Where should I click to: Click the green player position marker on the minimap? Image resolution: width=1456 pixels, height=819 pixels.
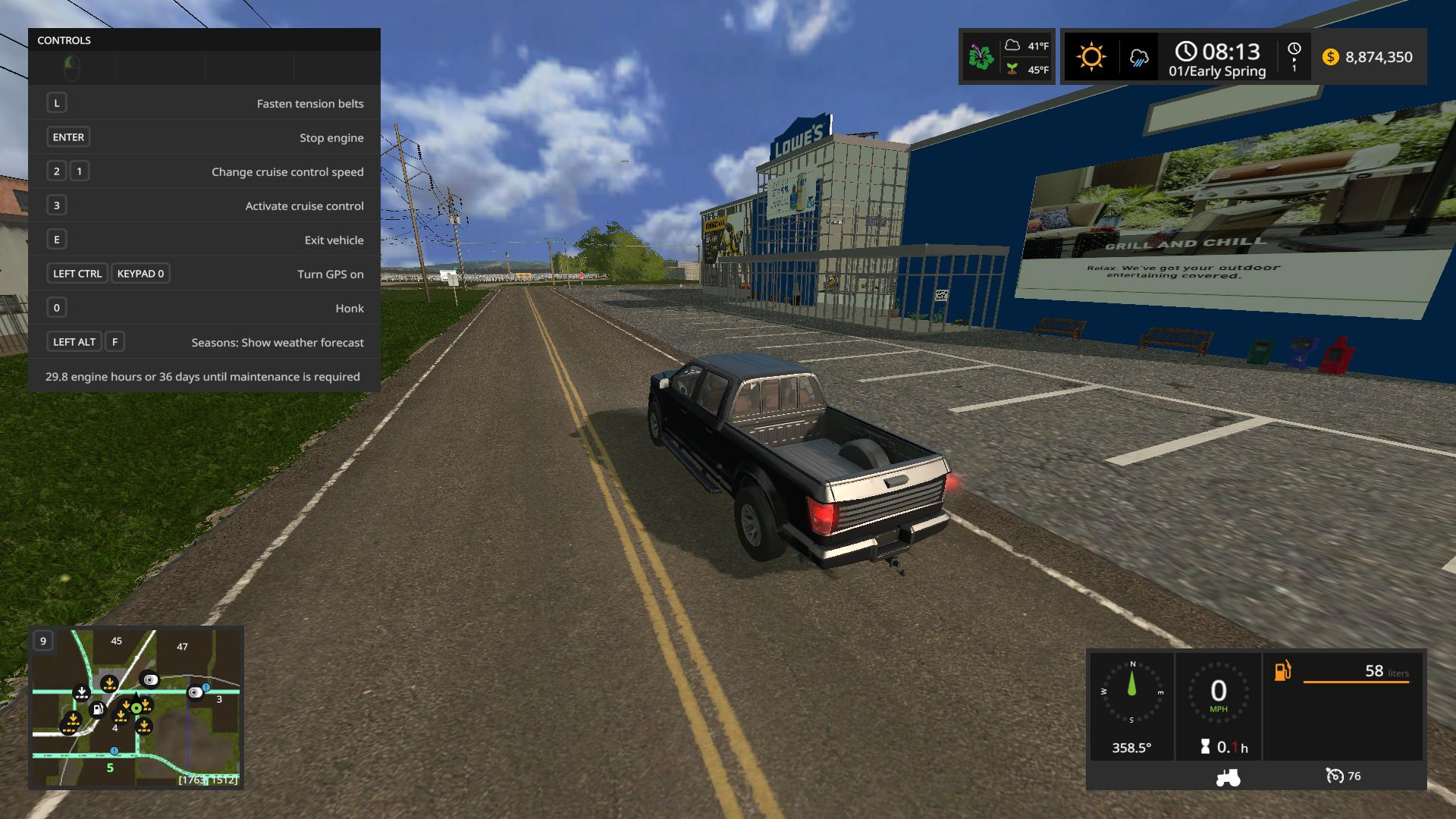click(x=136, y=708)
